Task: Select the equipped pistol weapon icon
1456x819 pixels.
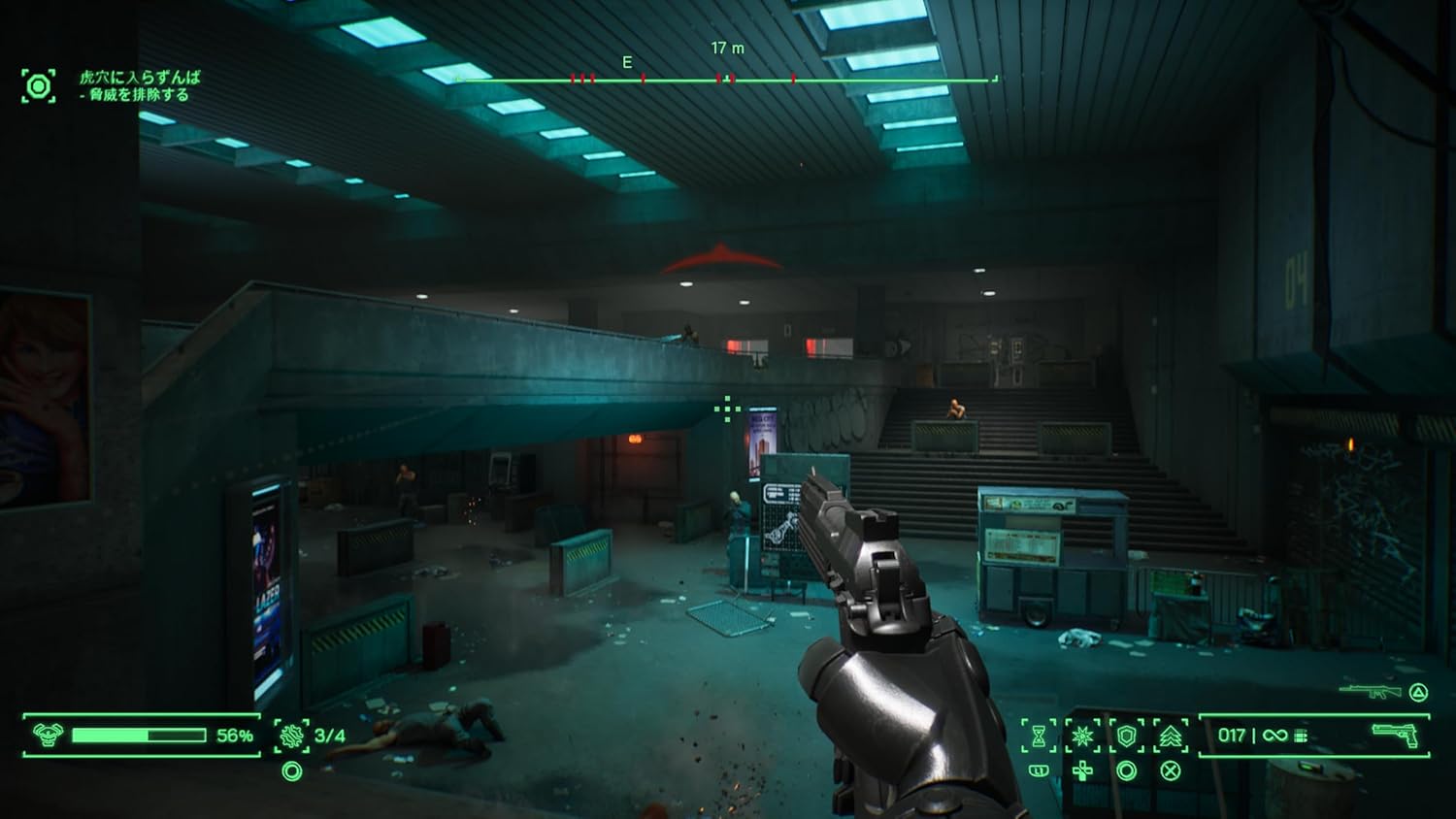Action: click(x=1395, y=735)
